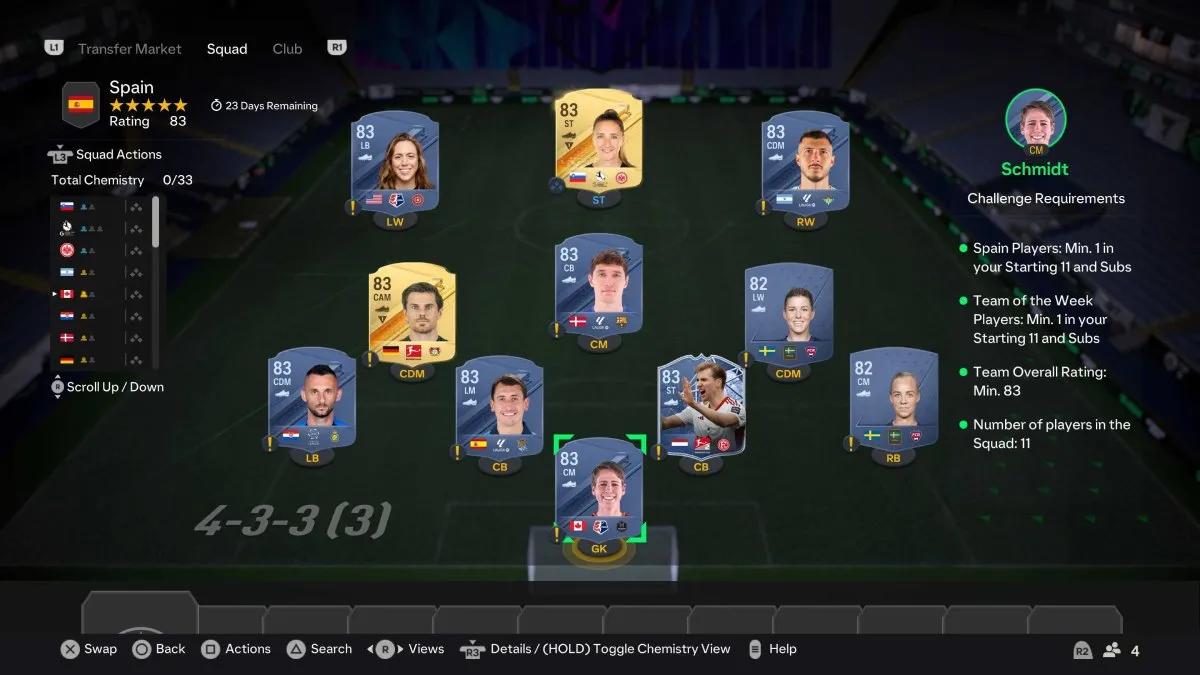Viewport: 1200px width, 675px height.
Task: Click the Spain challenge badge
Action: point(81,104)
